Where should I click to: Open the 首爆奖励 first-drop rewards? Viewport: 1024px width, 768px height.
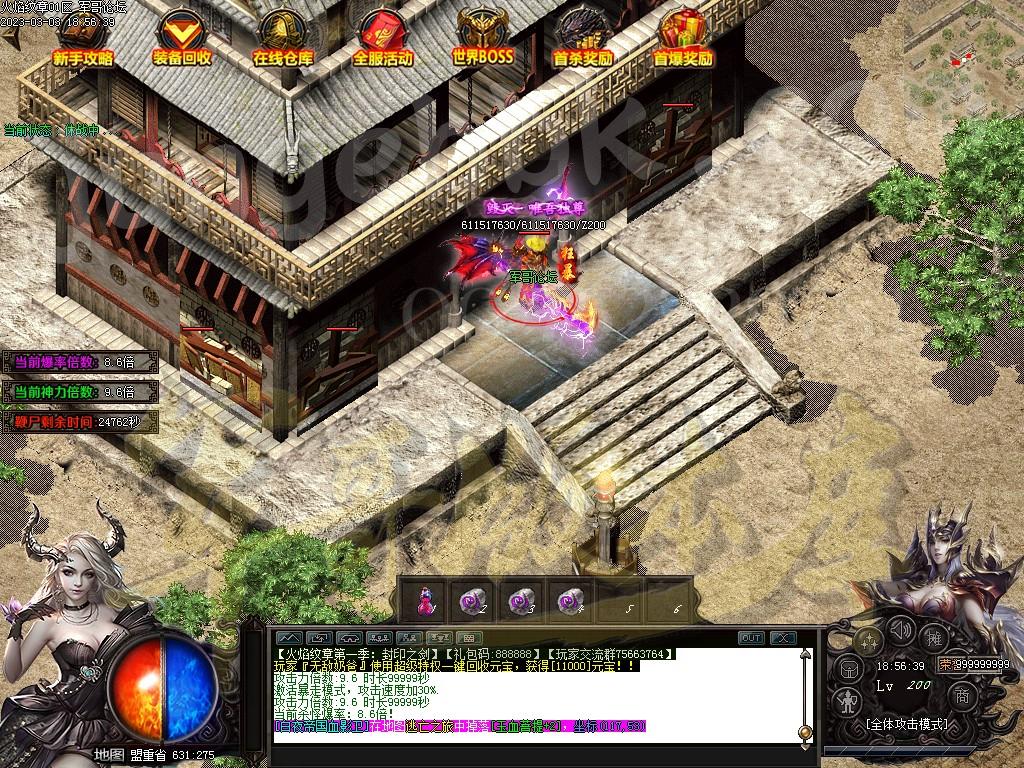click(683, 38)
